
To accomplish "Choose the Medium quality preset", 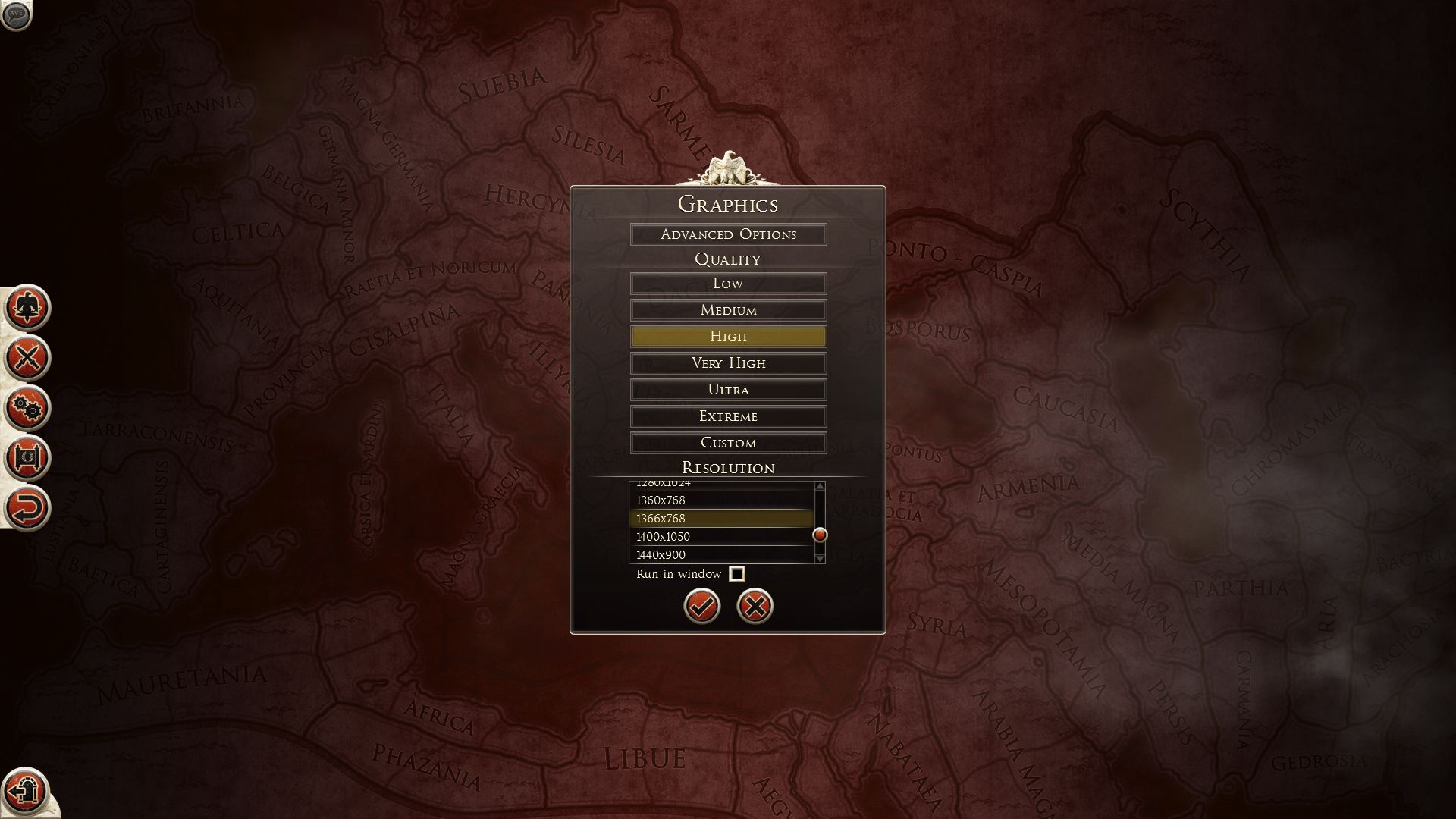I will pyautogui.click(x=728, y=310).
